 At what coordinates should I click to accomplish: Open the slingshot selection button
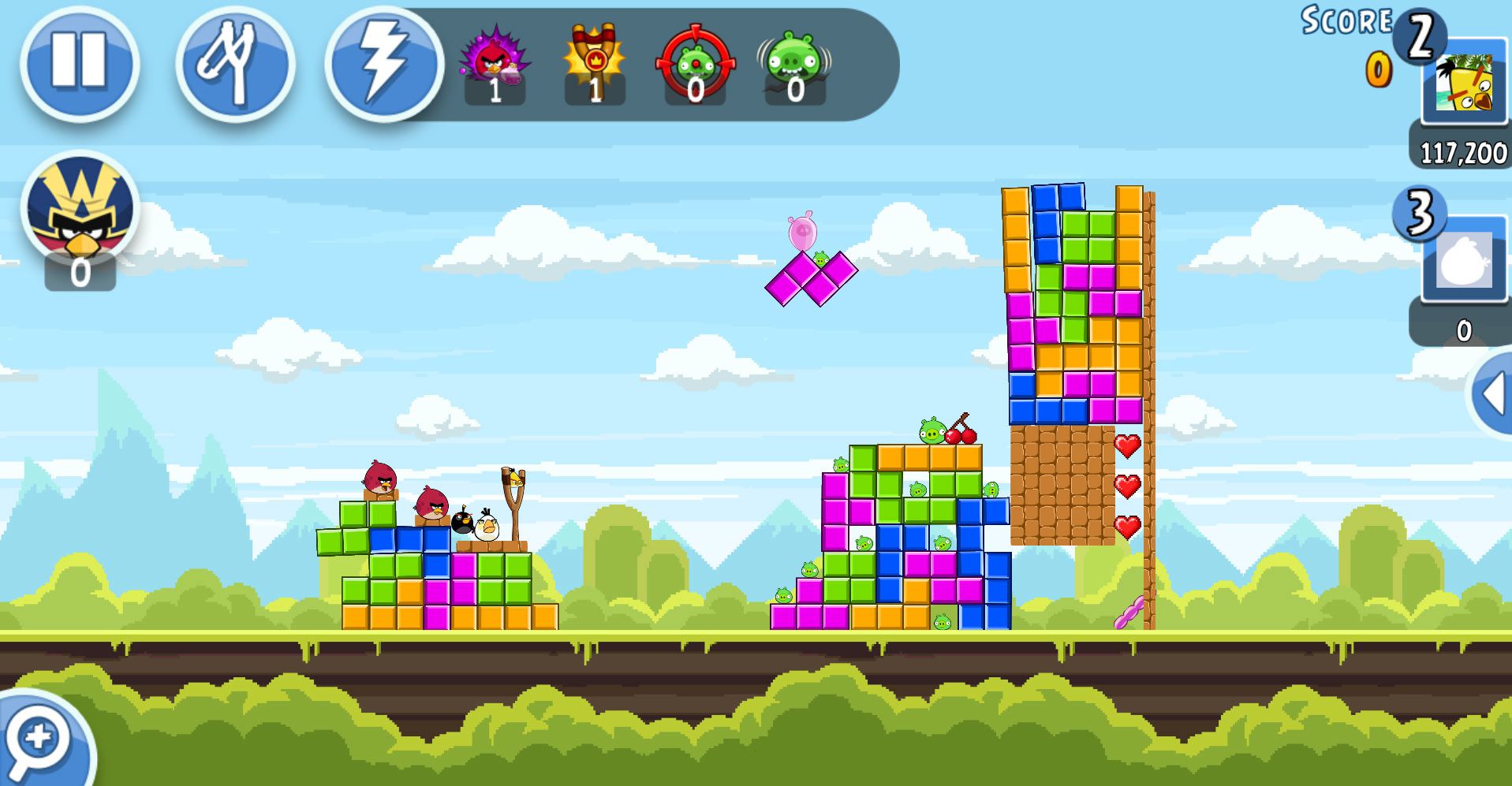(234, 63)
